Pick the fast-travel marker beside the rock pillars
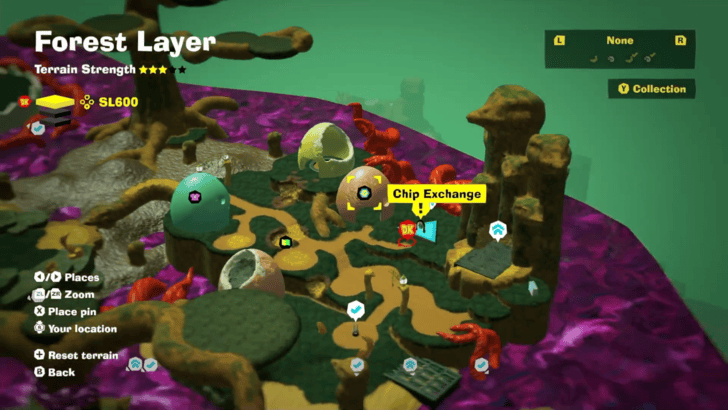Viewport: 728px width, 410px height. (x=497, y=232)
